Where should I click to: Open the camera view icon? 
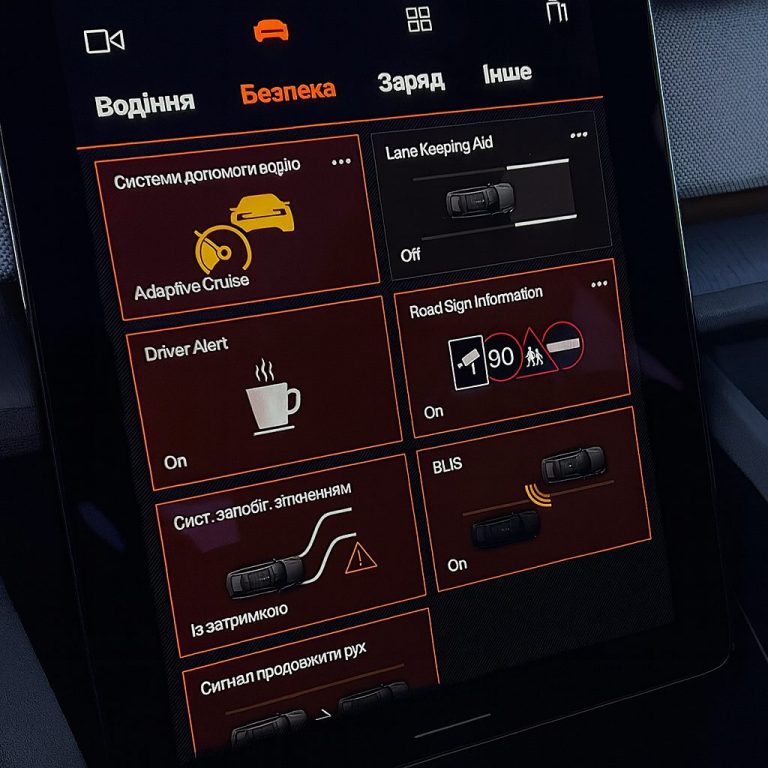coord(104,41)
